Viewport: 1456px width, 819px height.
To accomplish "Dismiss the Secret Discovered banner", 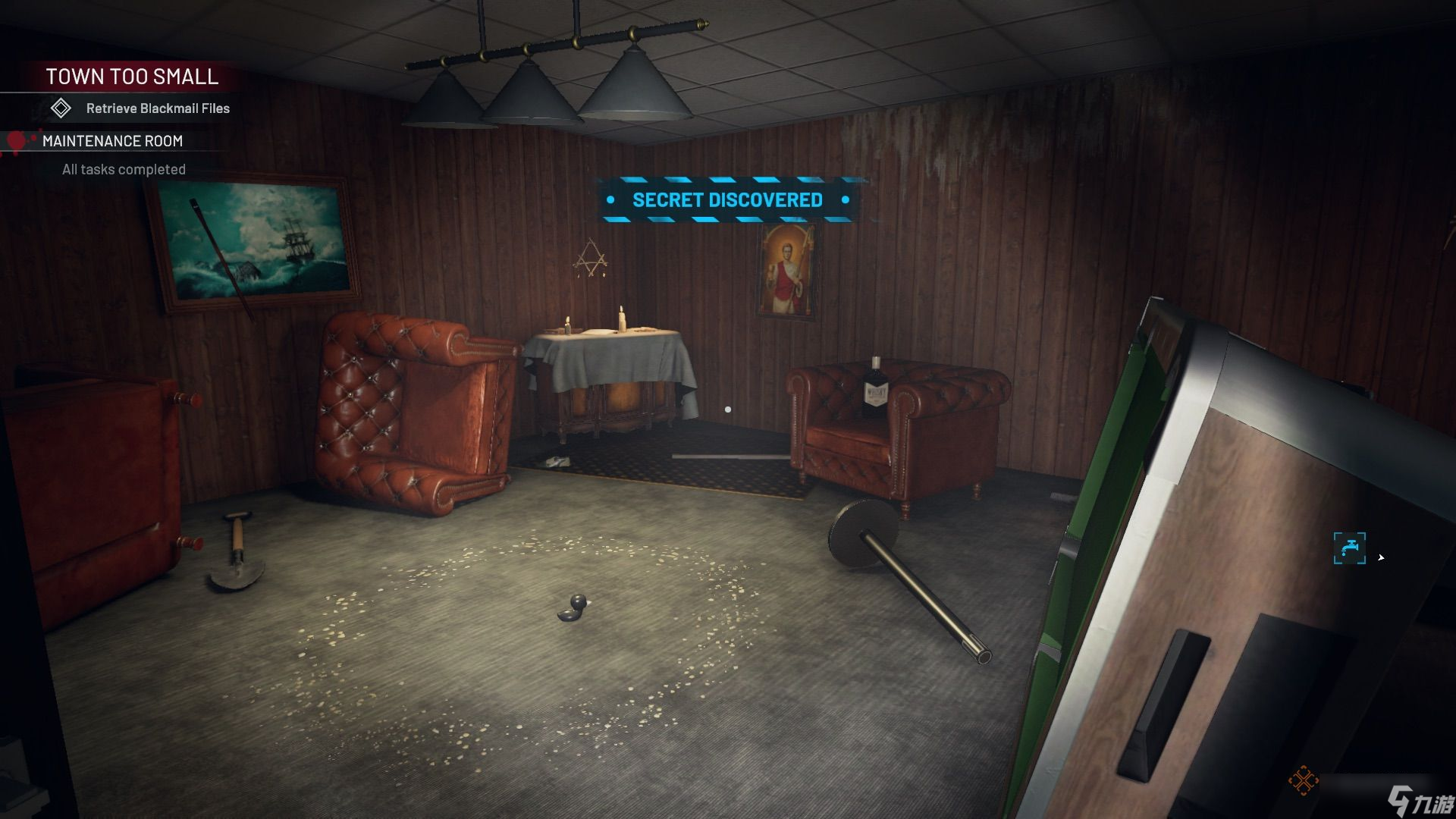I will [x=727, y=200].
